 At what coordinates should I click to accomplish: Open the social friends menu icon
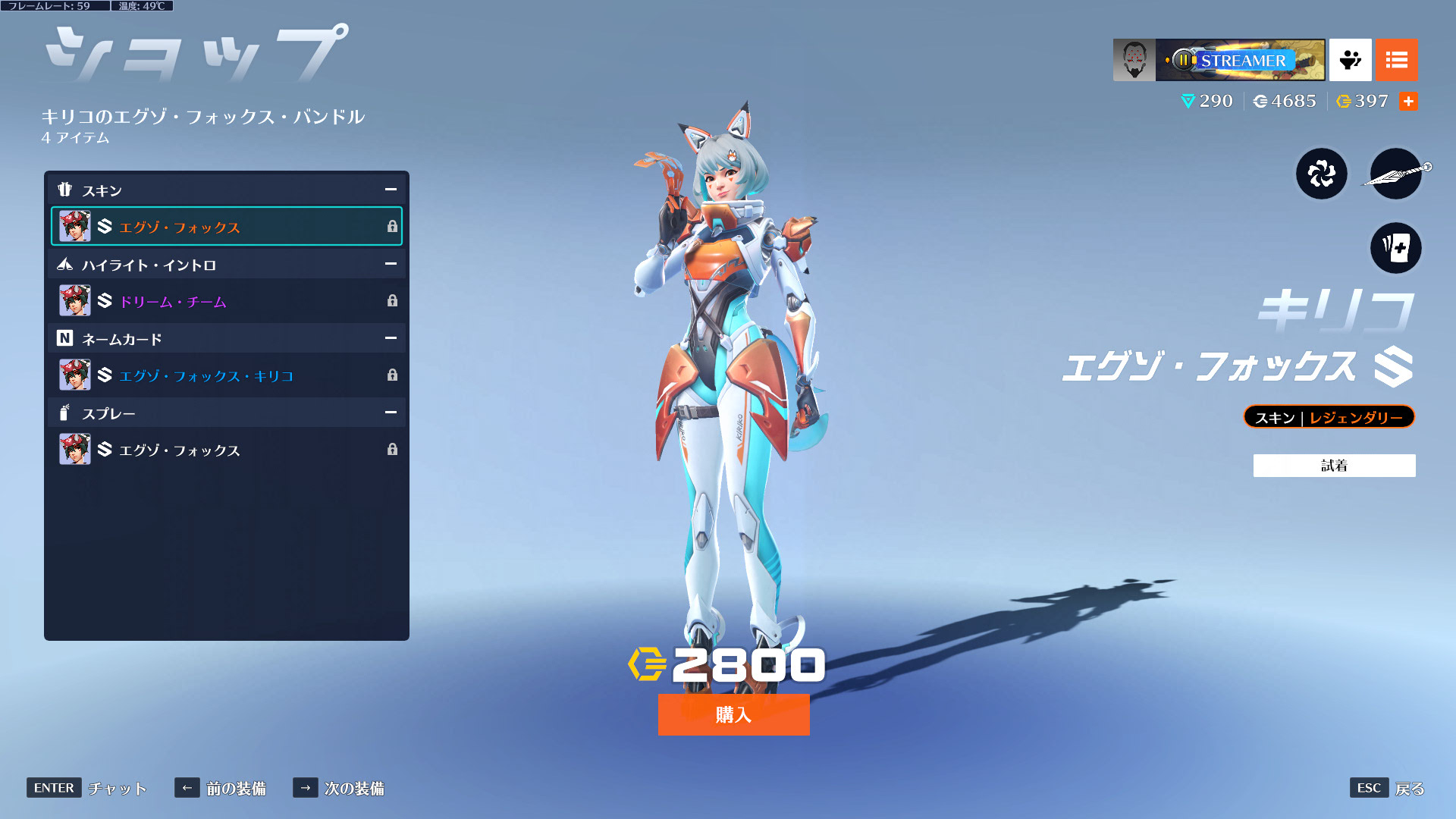[1350, 60]
